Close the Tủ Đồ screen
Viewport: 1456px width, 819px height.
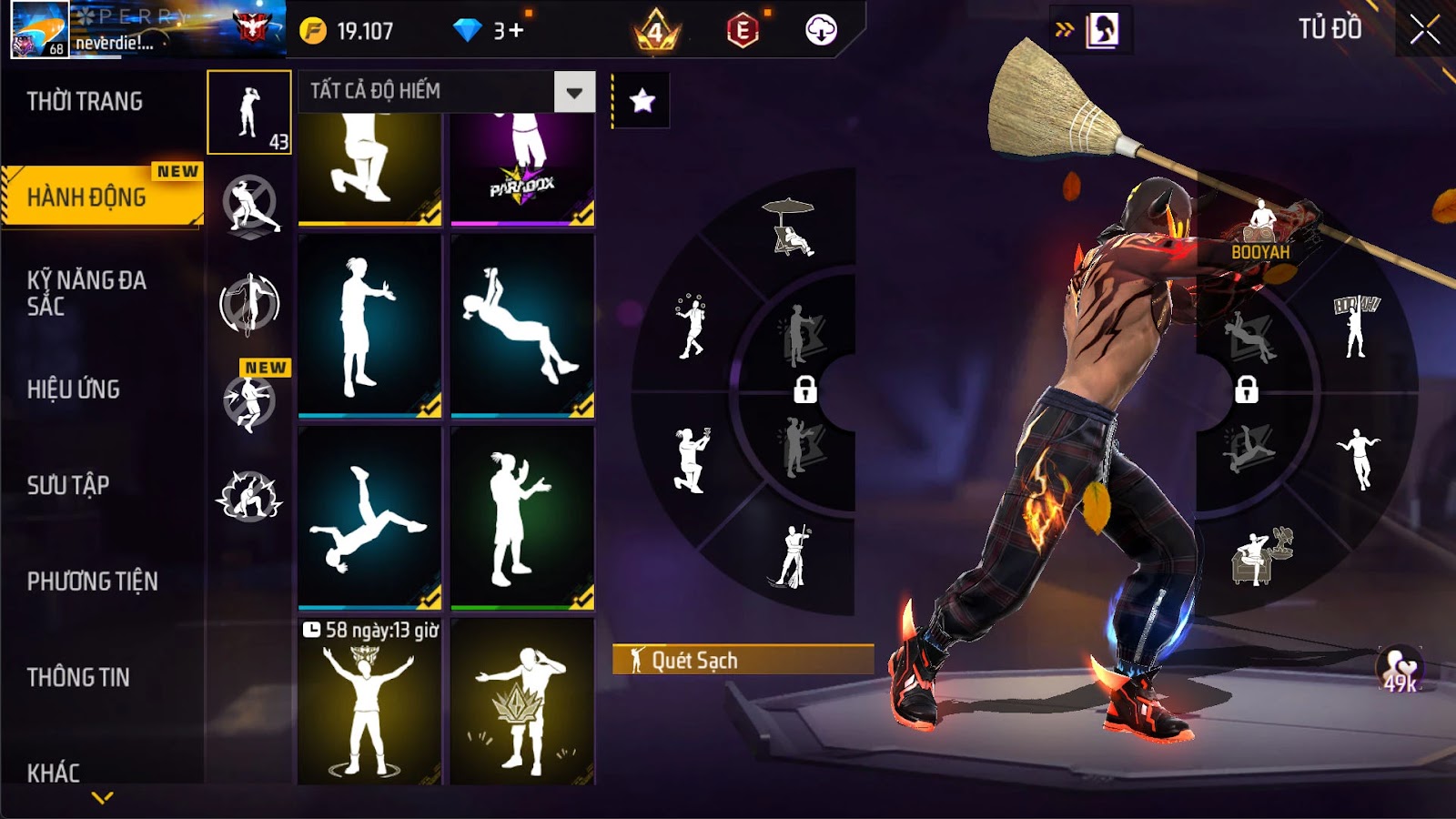pyautogui.click(x=1424, y=30)
